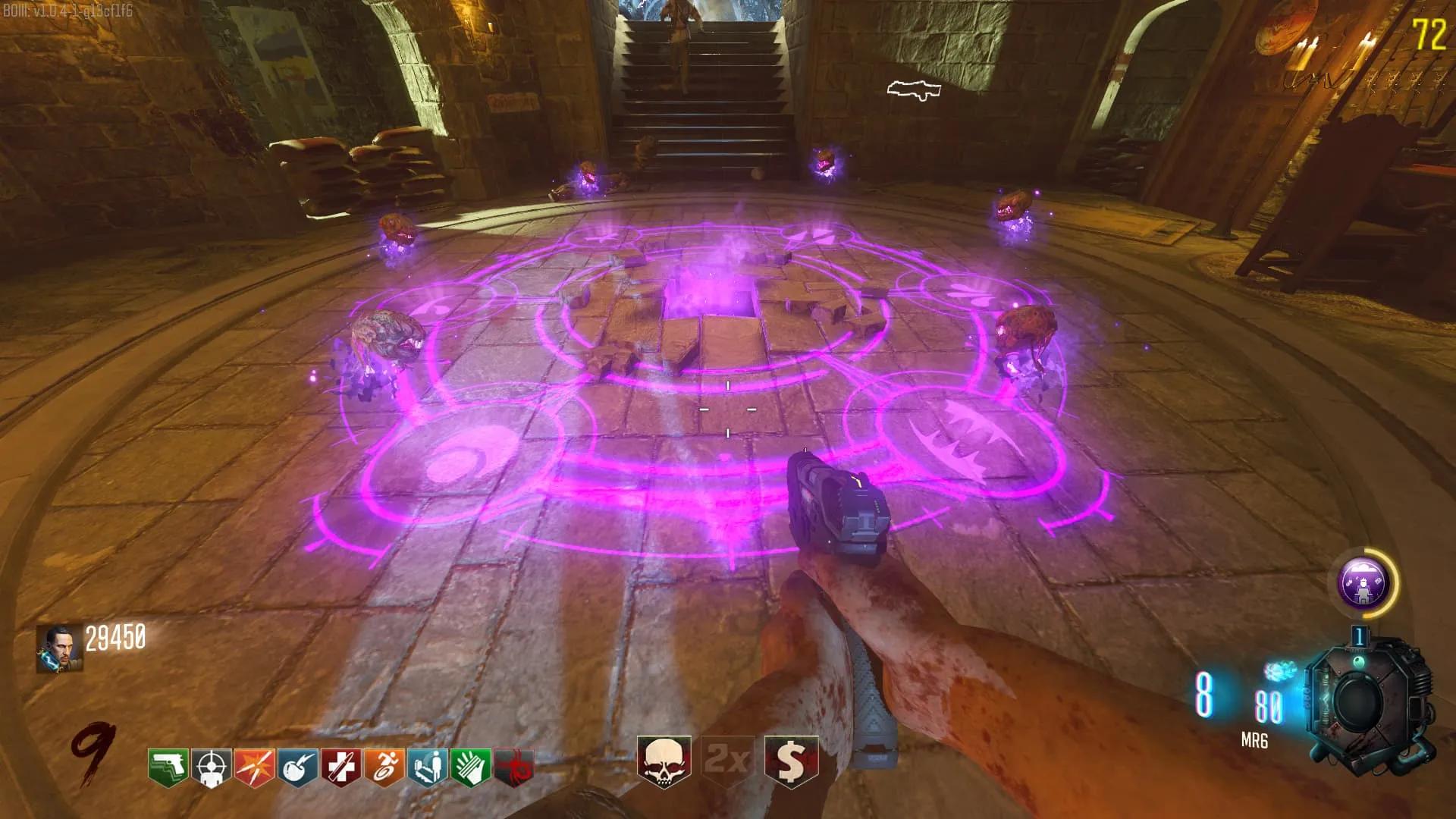Click the green hand perk icon
Viewport: 1456px width, 819px height.
point(470,767)
